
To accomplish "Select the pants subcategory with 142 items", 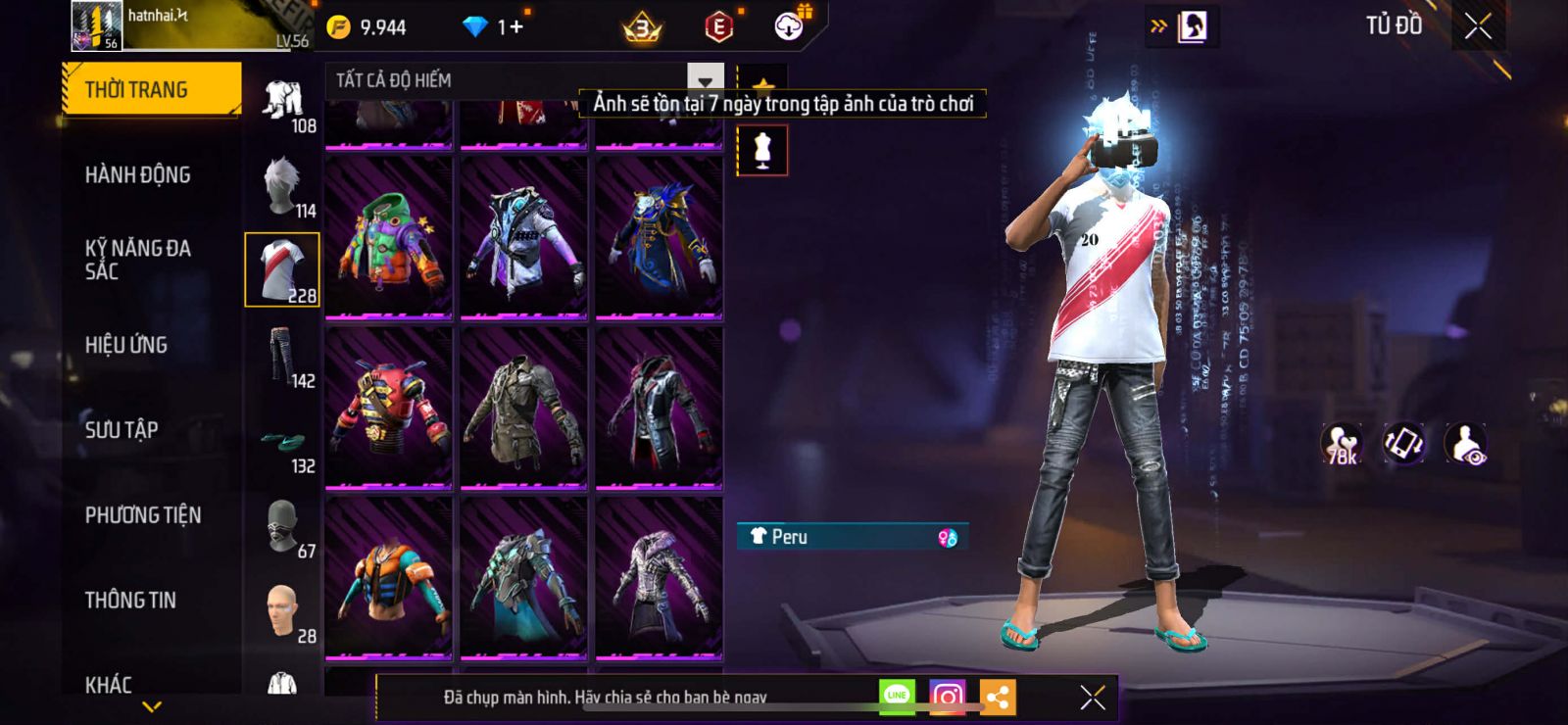I will pyautogui.click(x=283, y=358).
